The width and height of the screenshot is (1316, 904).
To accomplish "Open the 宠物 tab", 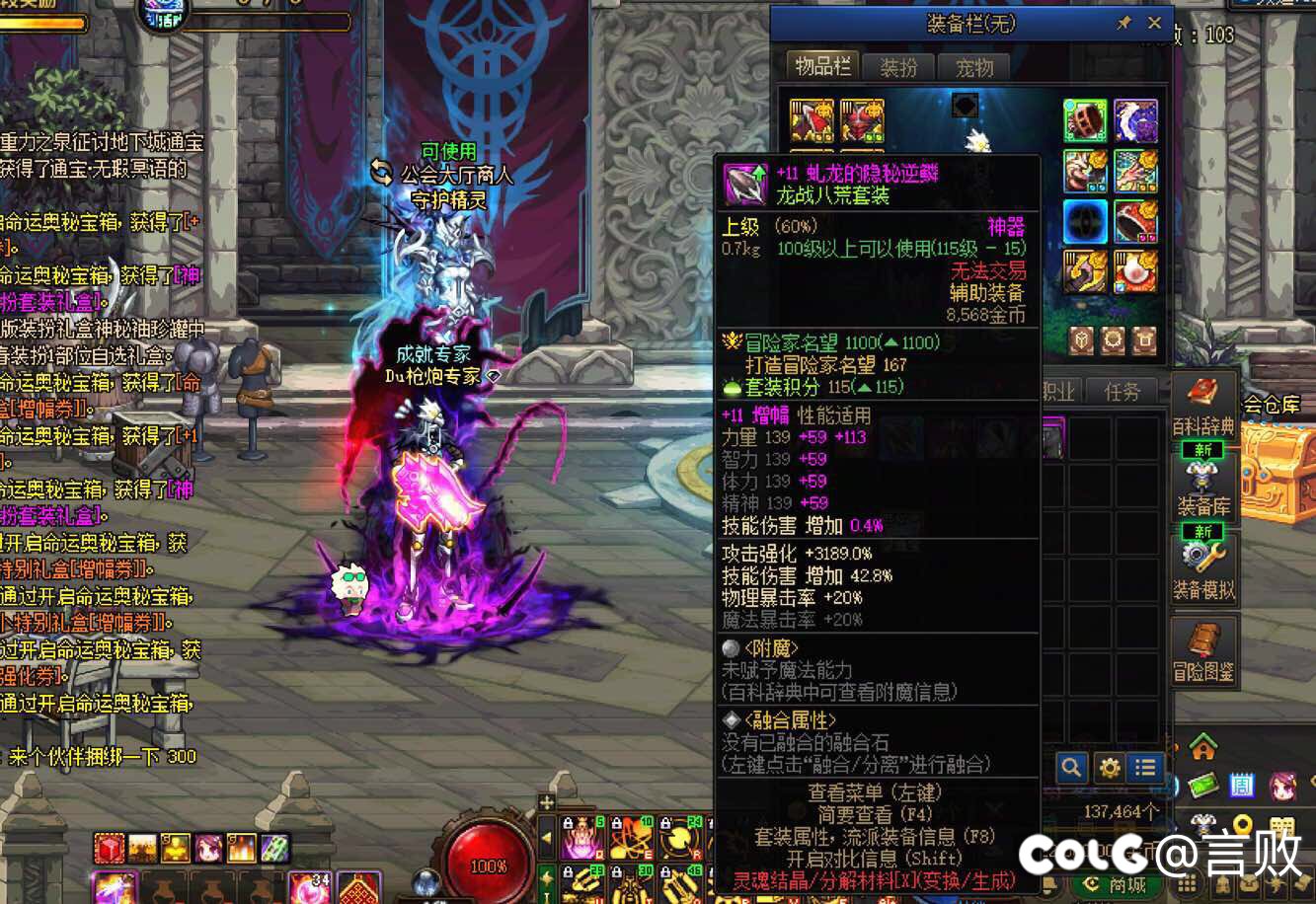I will pos(973,67).
